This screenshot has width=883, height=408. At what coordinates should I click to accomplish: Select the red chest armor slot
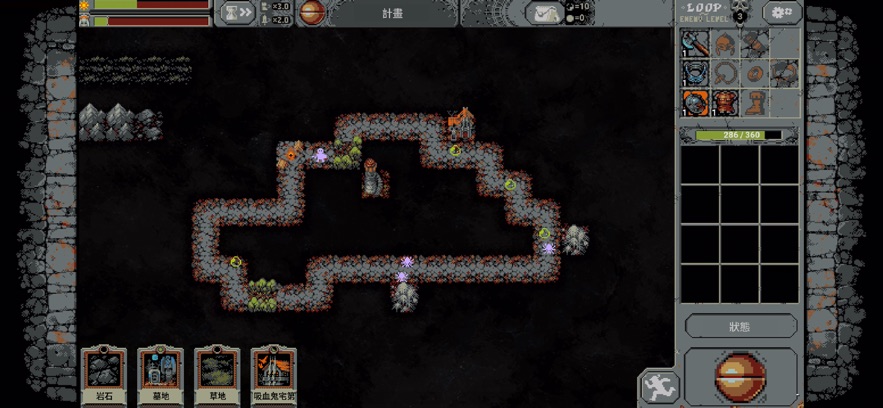click(727, 103)
